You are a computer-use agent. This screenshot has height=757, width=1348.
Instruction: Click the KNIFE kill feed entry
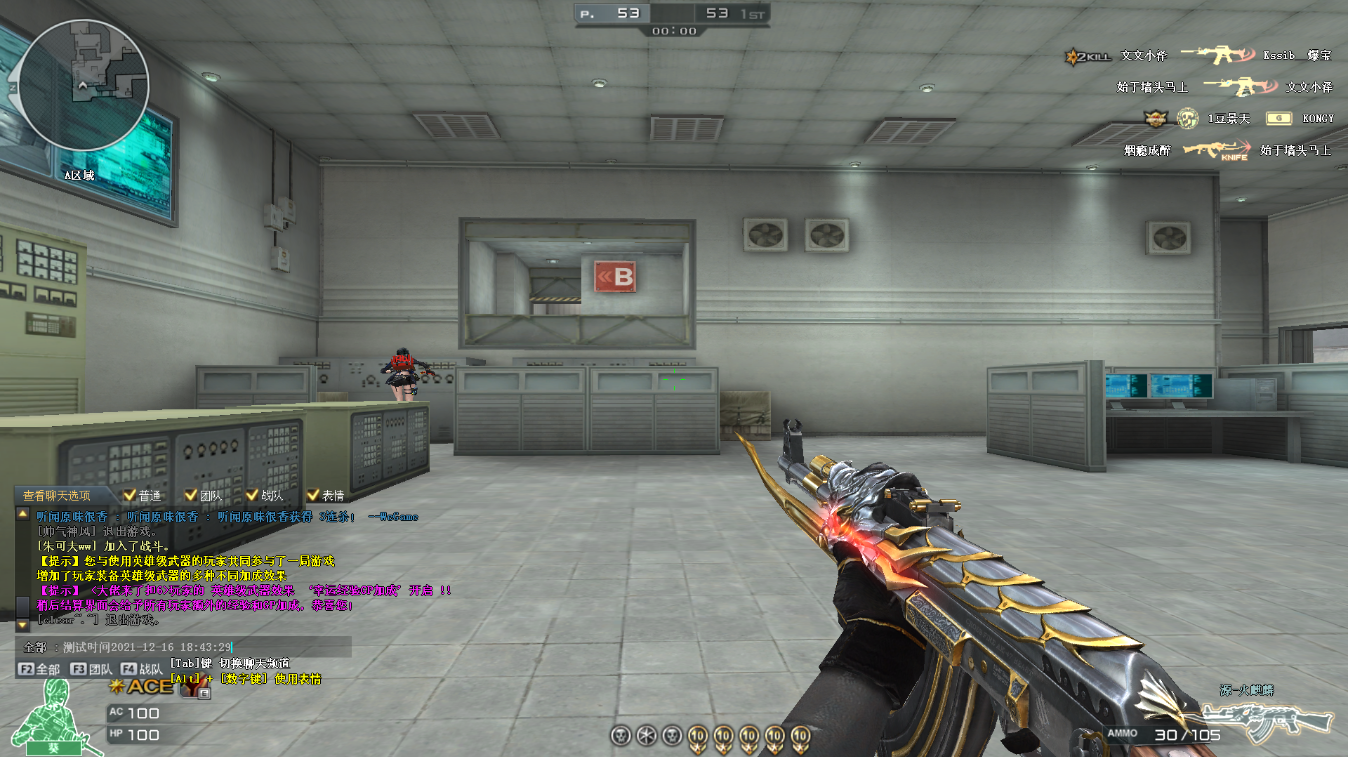tap(1217, 150)
